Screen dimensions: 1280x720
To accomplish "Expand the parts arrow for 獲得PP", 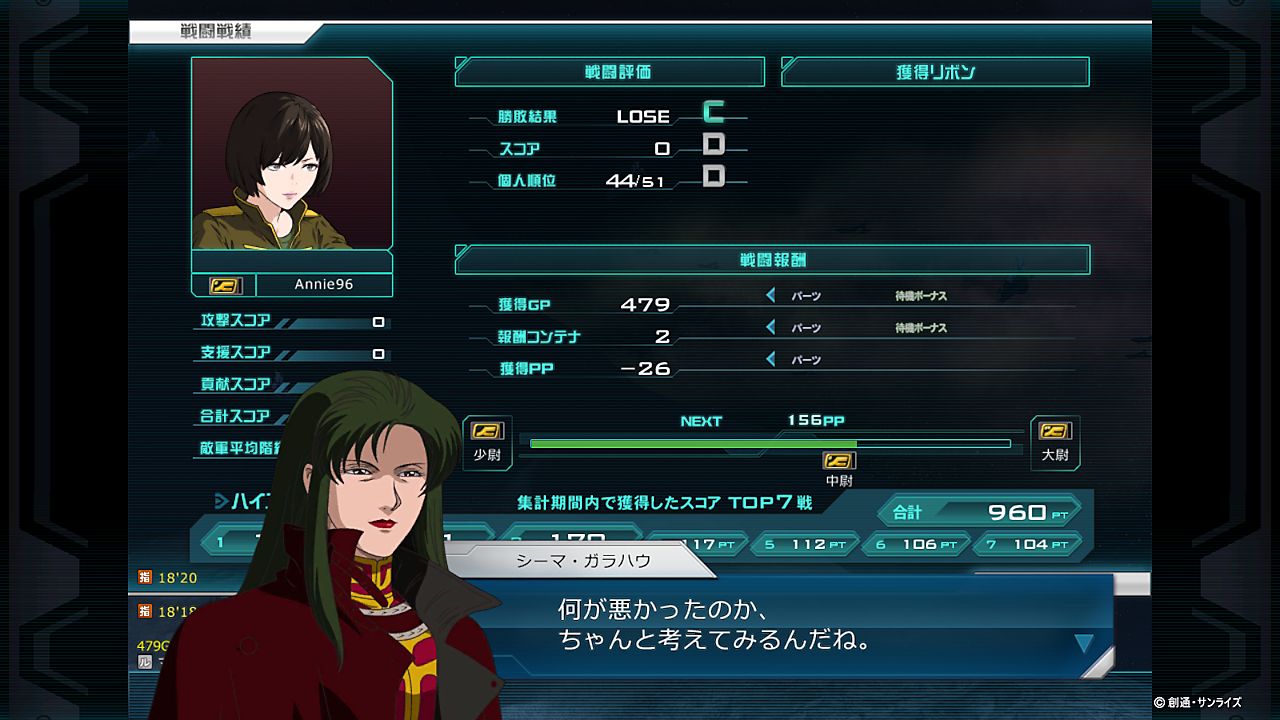I will (x=771, y=360).
